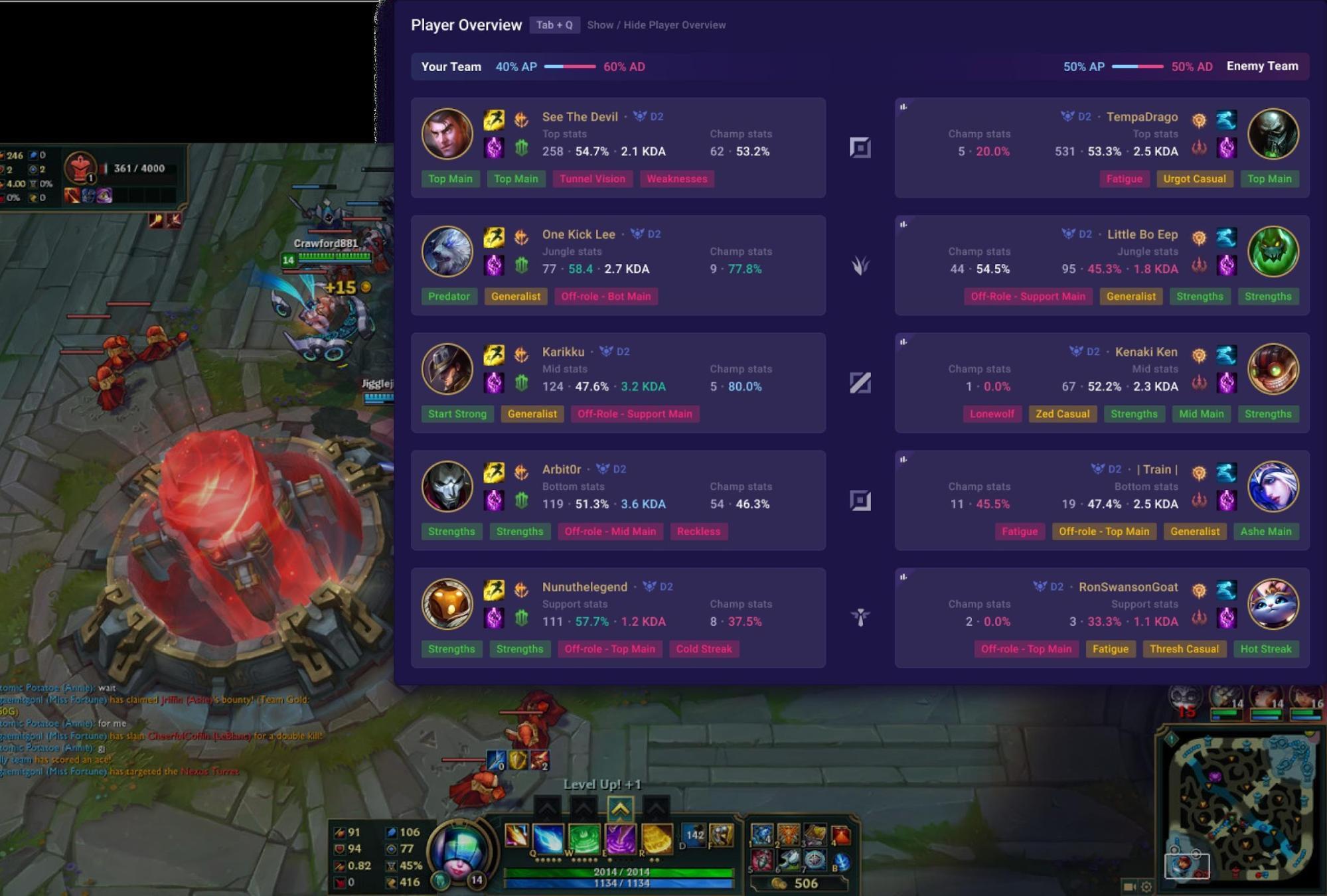
Task: Cast the blue Q ability
Action: pos(548,838)
